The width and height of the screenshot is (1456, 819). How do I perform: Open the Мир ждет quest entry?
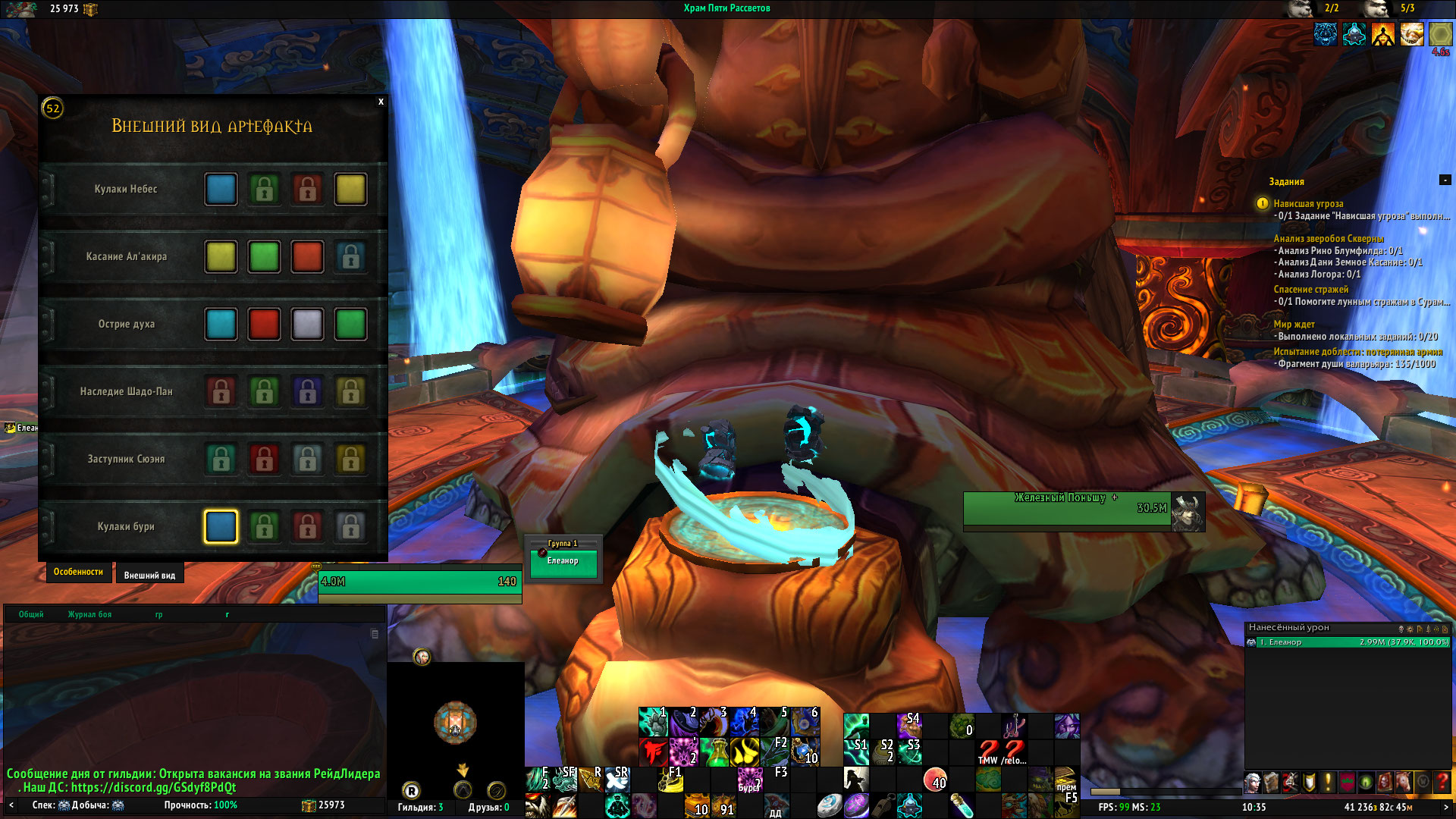tap(1294, 325)
